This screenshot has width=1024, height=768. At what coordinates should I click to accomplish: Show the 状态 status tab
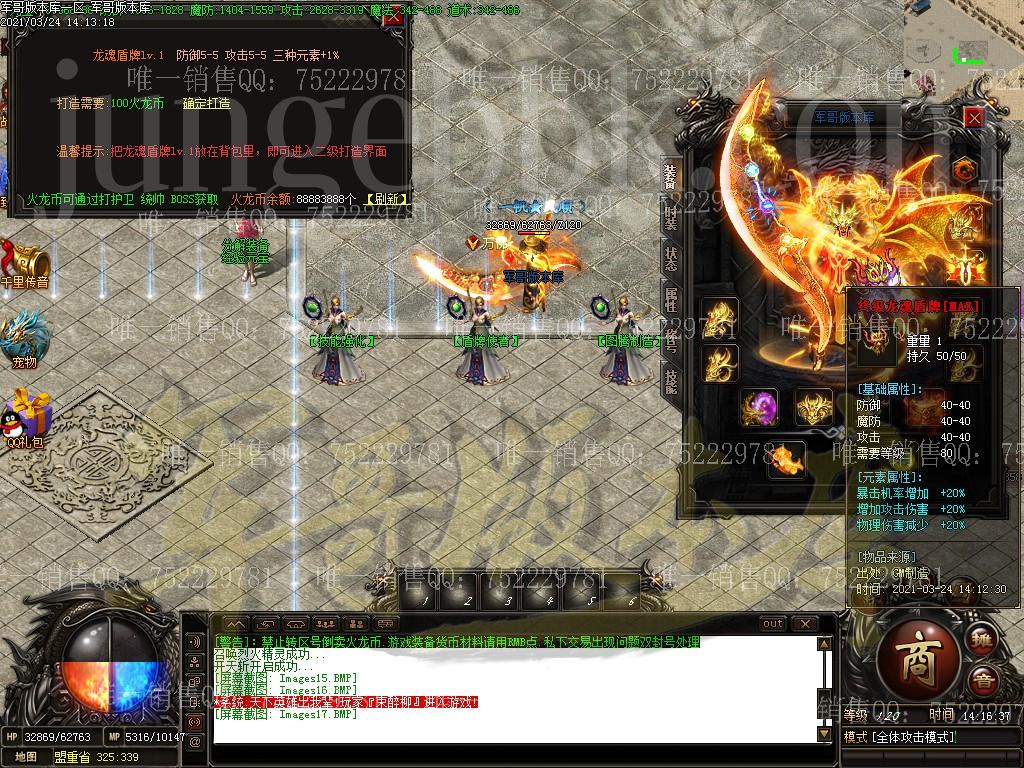click(x=670, y=257)
